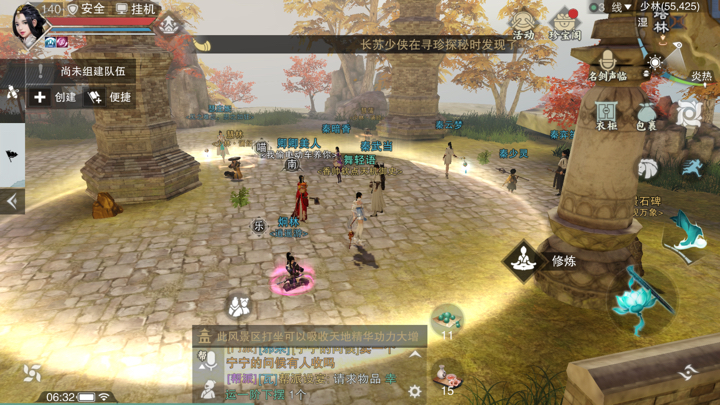Toggle the 挂机 auto-battle button
The image size is (720, 405).
137,9
